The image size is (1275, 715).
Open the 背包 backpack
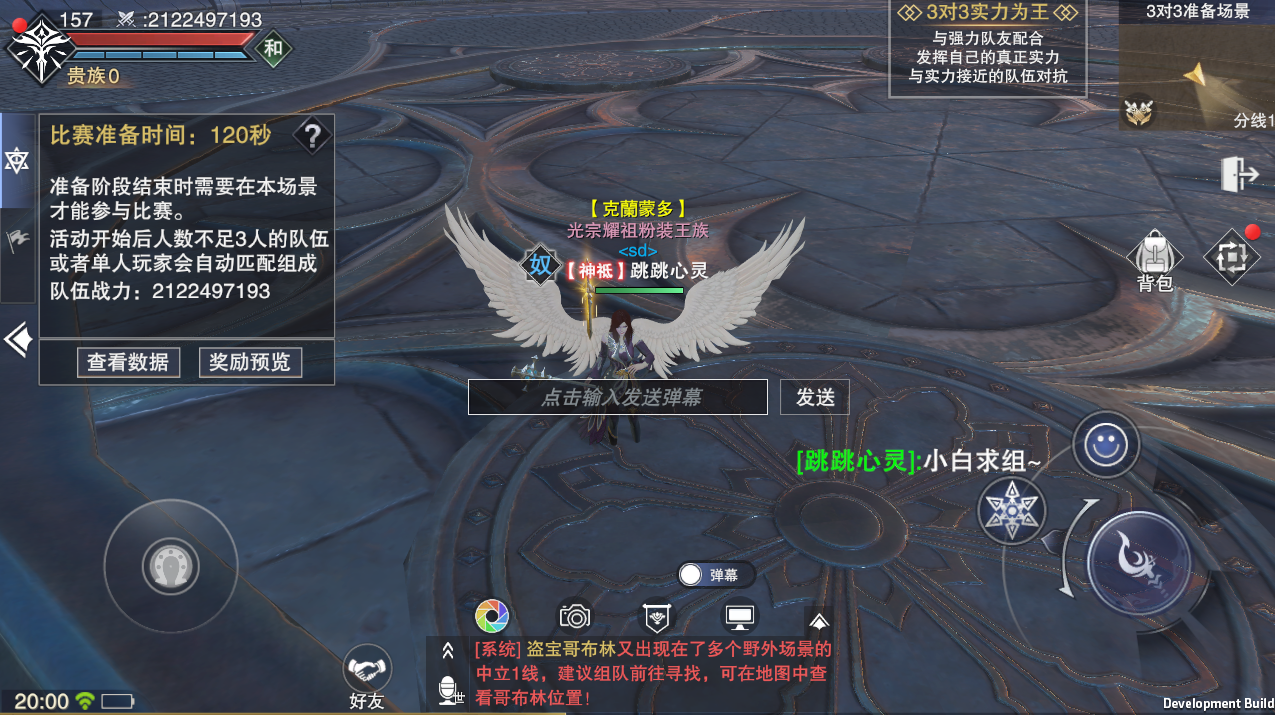(1155, 260)
